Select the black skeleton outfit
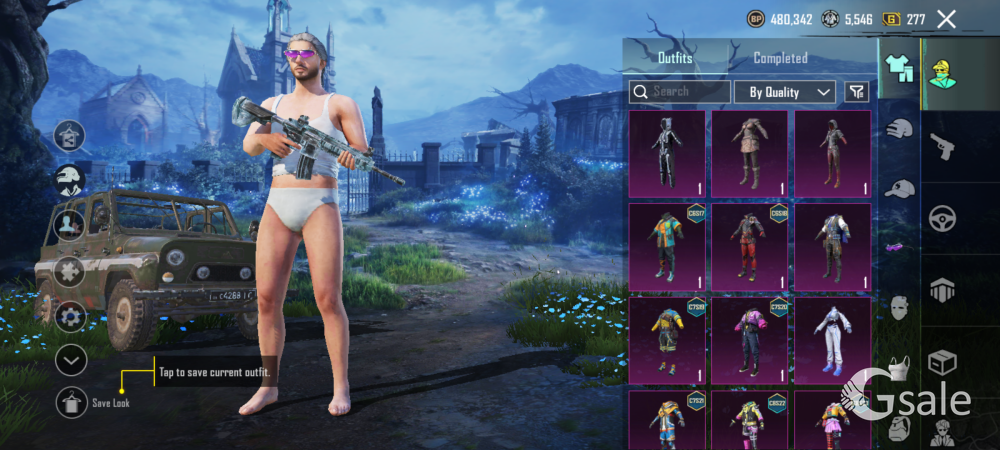Image resolution: width=1000 pixels, height=450 pixels. point(667,153)
